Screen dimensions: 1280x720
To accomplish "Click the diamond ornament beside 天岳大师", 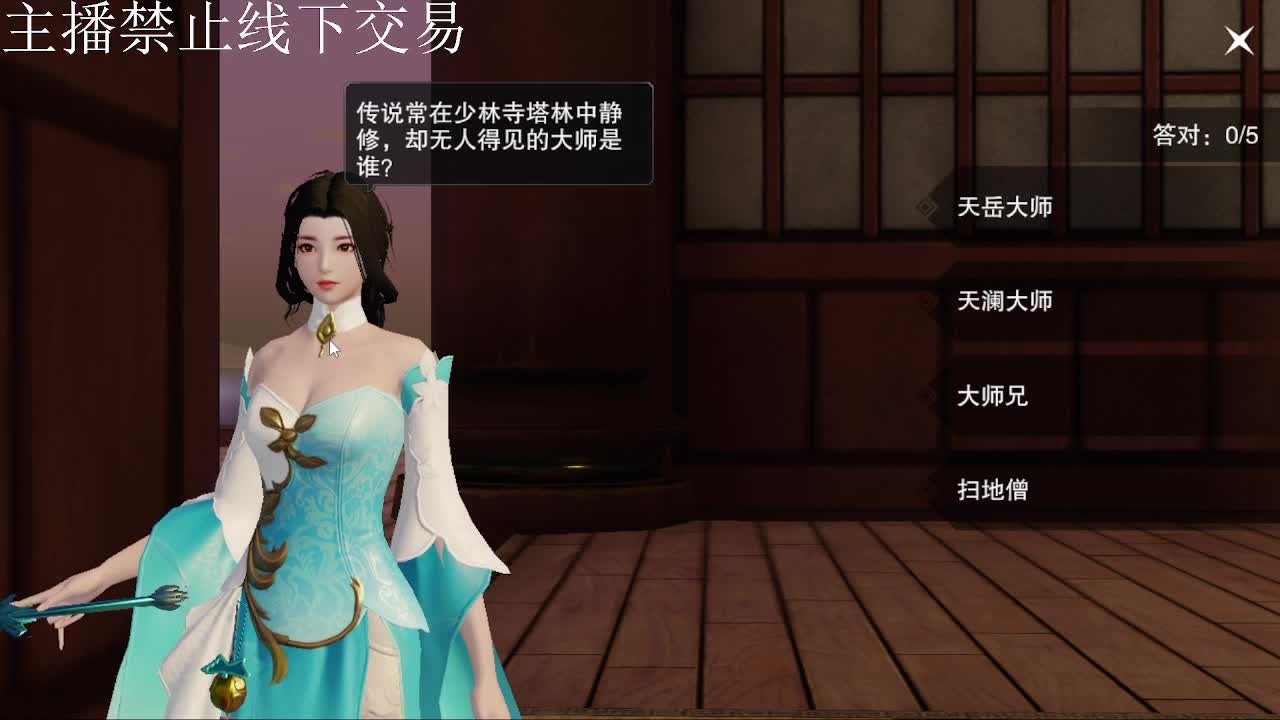I will [925, 207].
